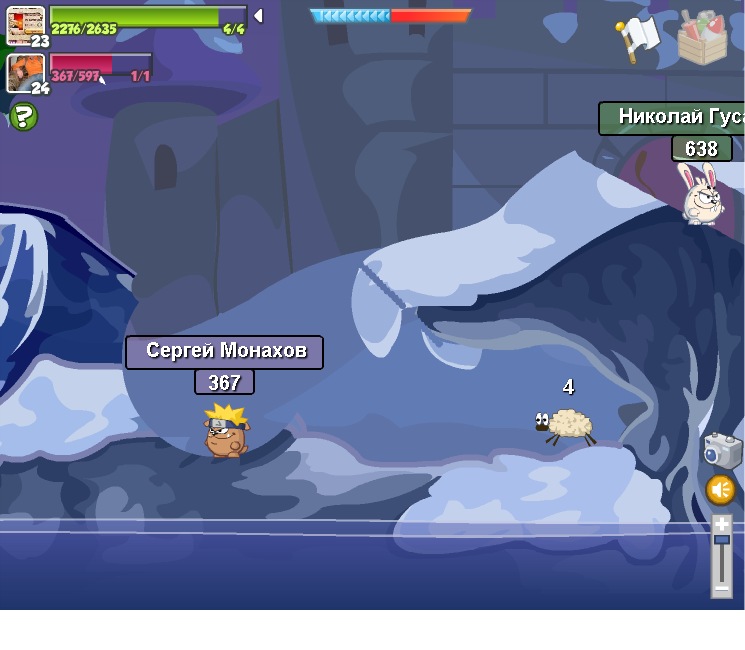Open the green question mark help button
The width and height of the screenshot is (745, 650).
pyautogui.click(x=23, y=117)
